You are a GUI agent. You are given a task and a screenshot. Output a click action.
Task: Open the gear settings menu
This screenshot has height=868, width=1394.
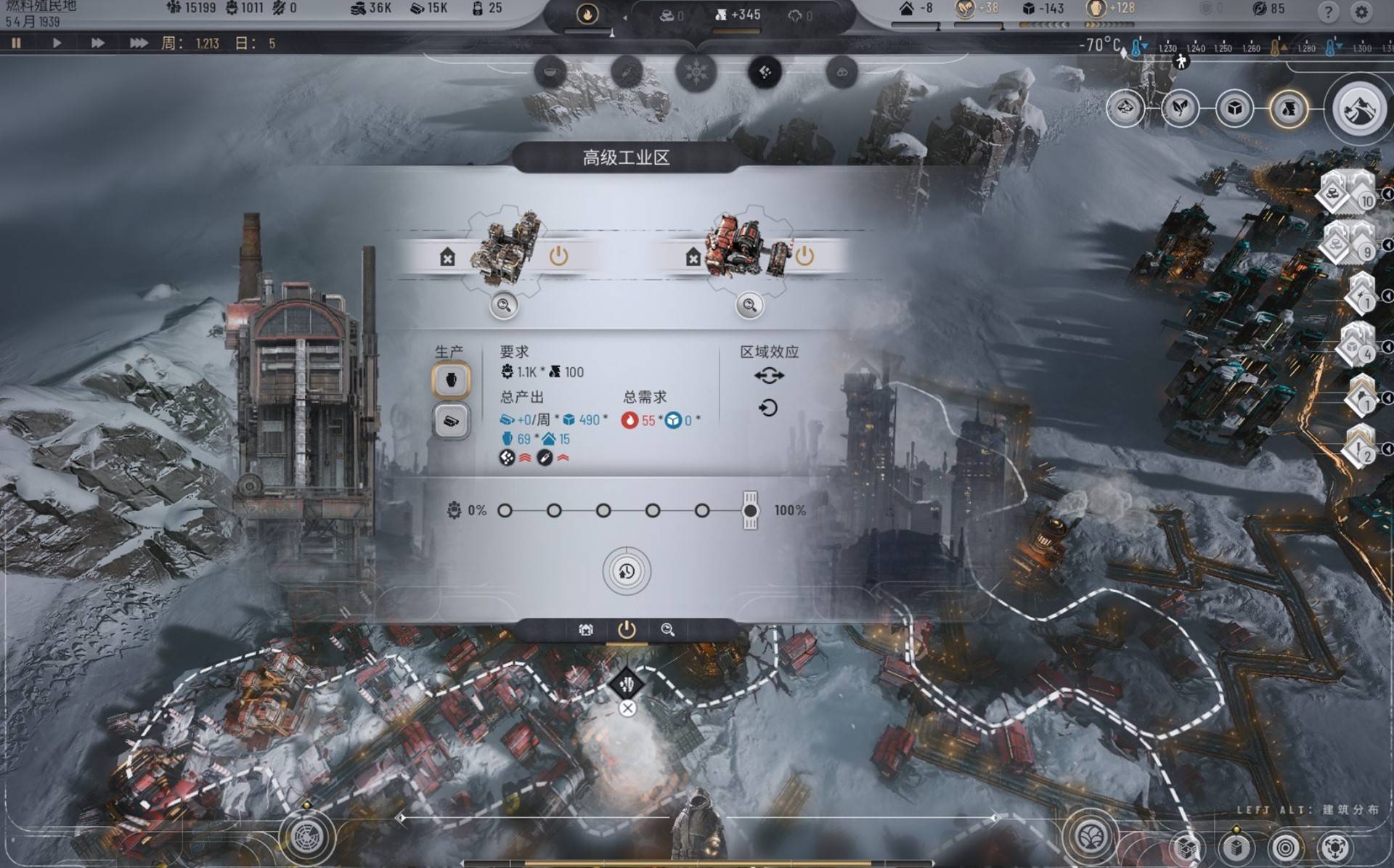(x=1361, y=12)
